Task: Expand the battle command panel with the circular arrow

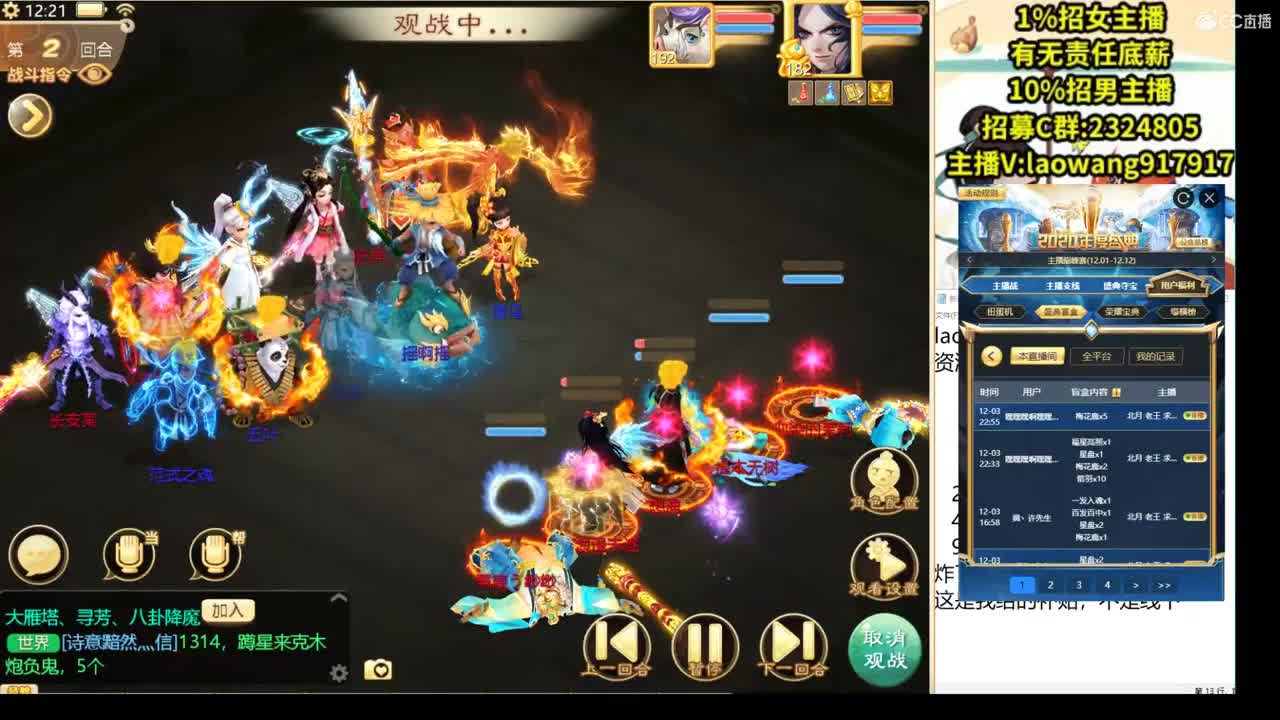Action: coord(30,117)
